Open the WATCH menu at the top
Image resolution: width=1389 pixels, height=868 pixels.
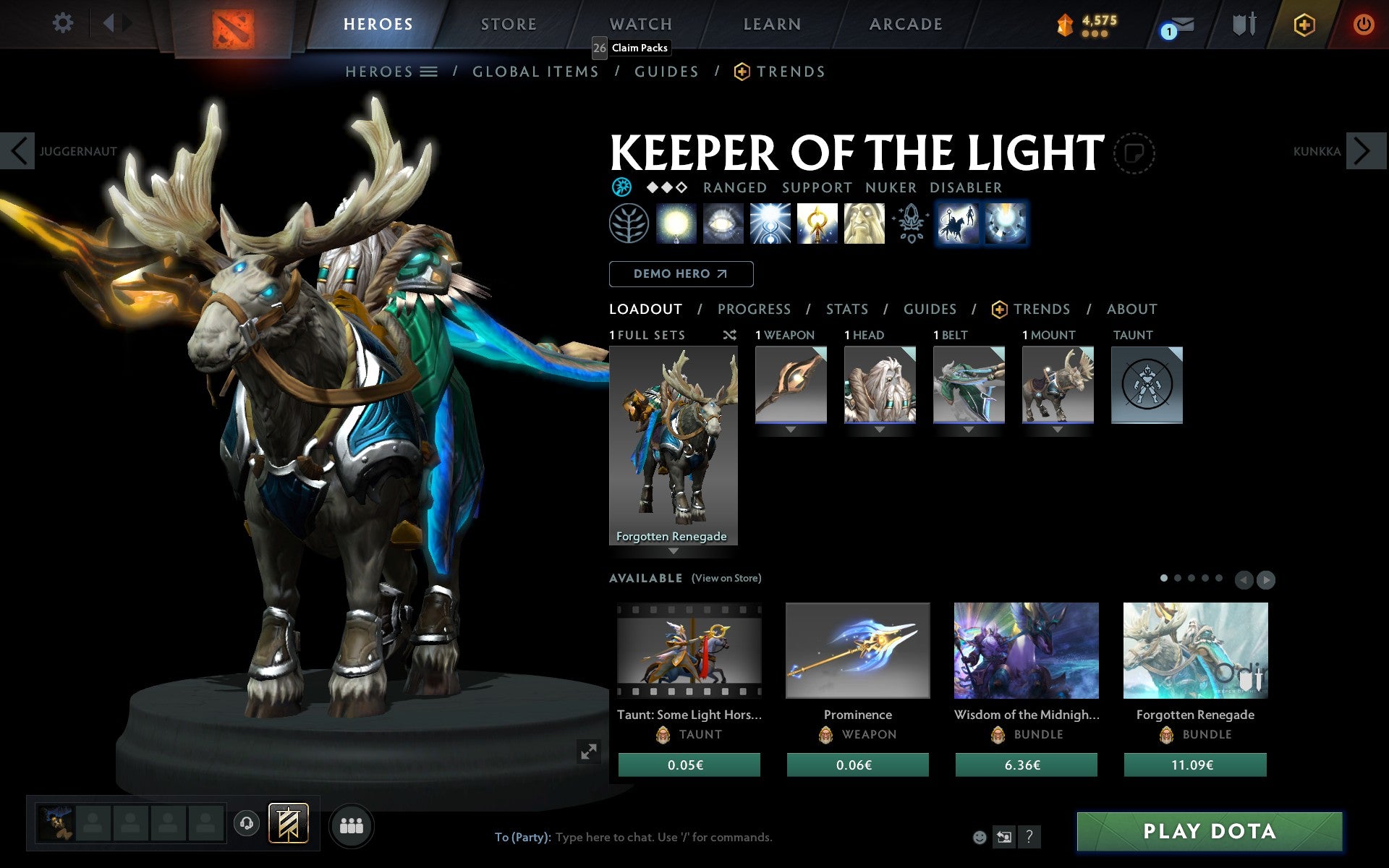pos(640,22)
